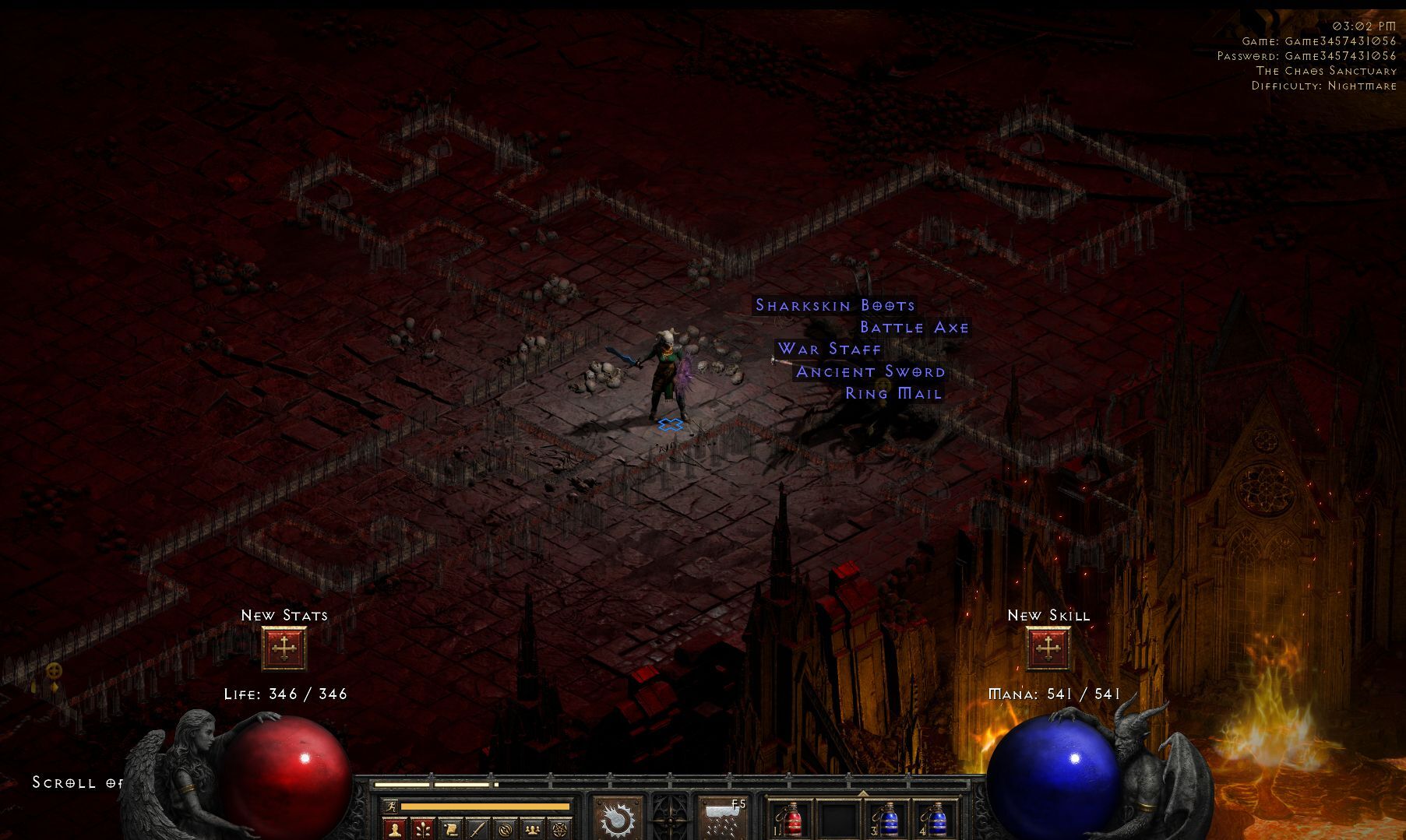
Task: Open the skill tree icon
Action: 423,829
